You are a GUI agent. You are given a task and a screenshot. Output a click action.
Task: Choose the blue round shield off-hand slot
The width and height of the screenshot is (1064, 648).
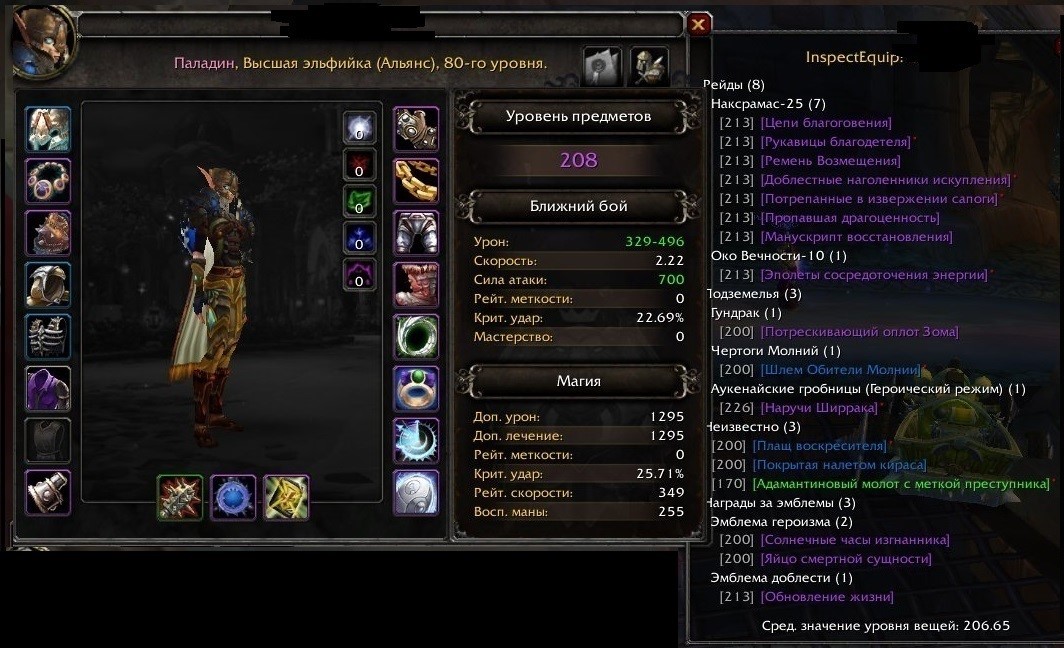233,497
